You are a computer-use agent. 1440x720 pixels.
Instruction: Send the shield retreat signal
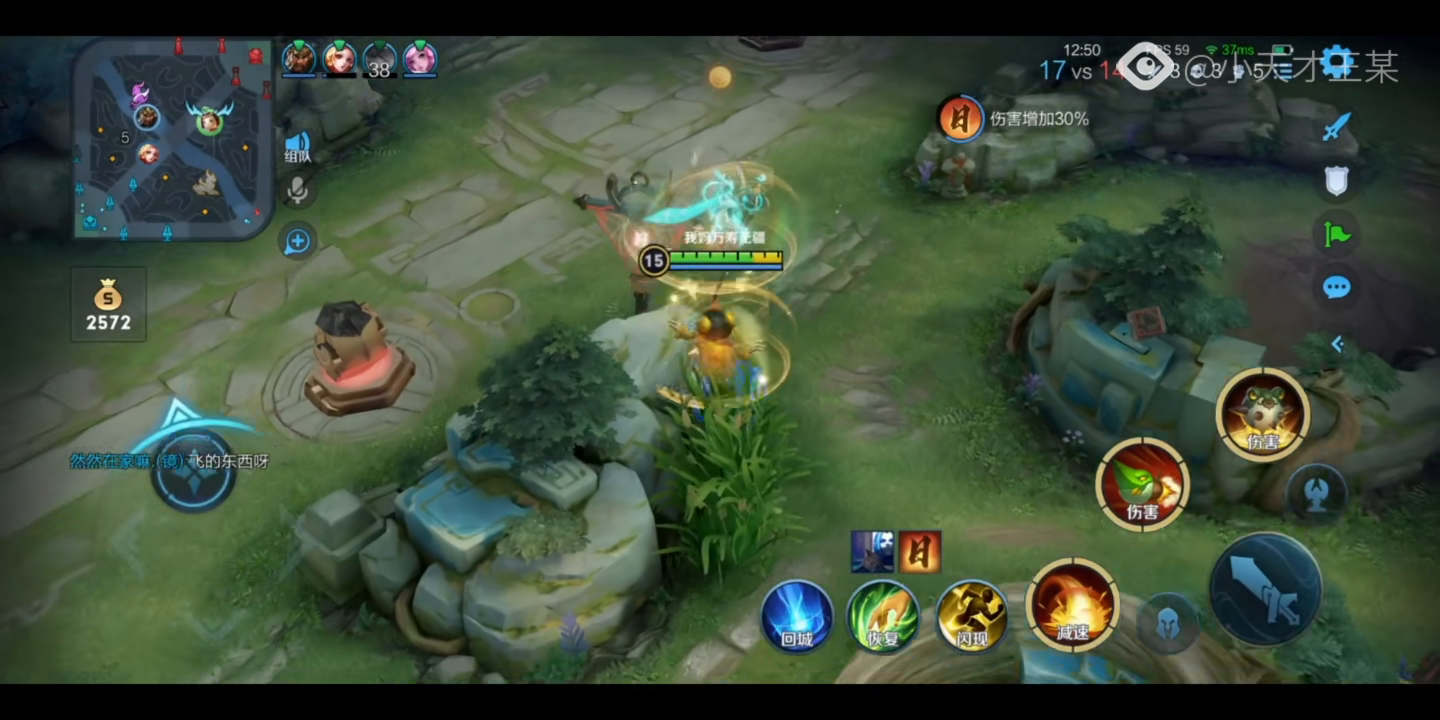click(1336, 180)
